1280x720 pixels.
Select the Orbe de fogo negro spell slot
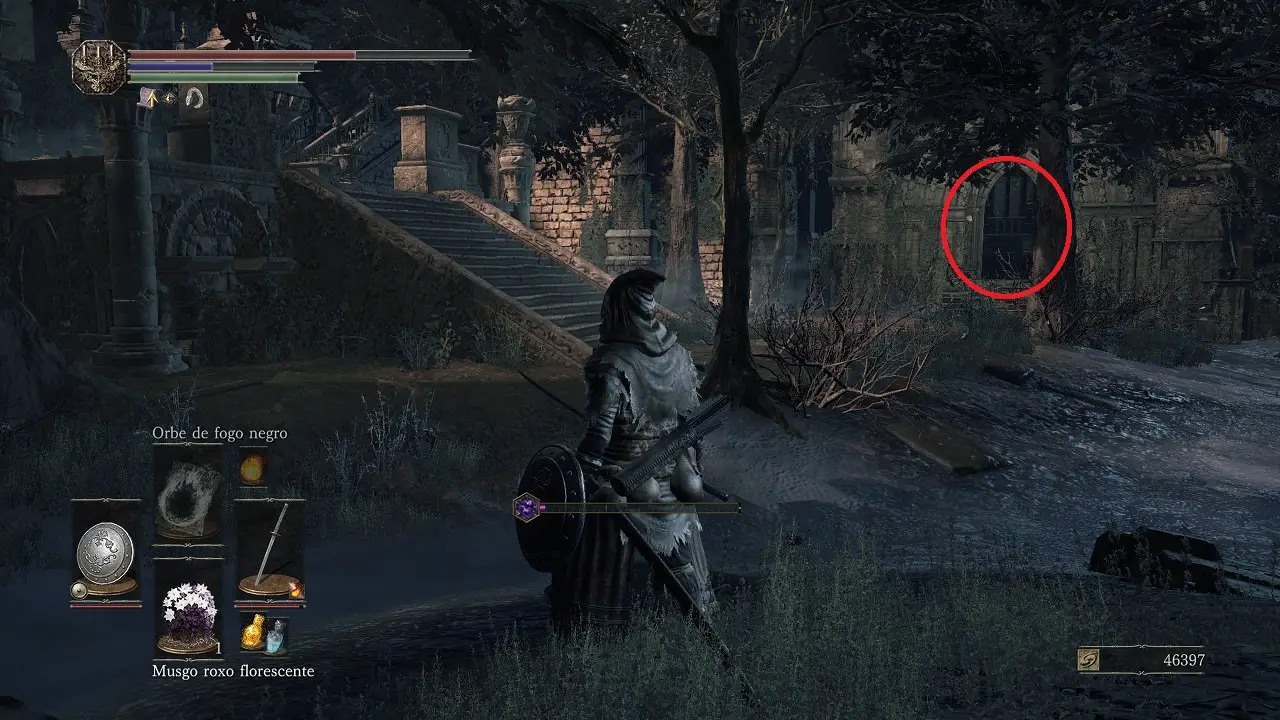(188, 493)
